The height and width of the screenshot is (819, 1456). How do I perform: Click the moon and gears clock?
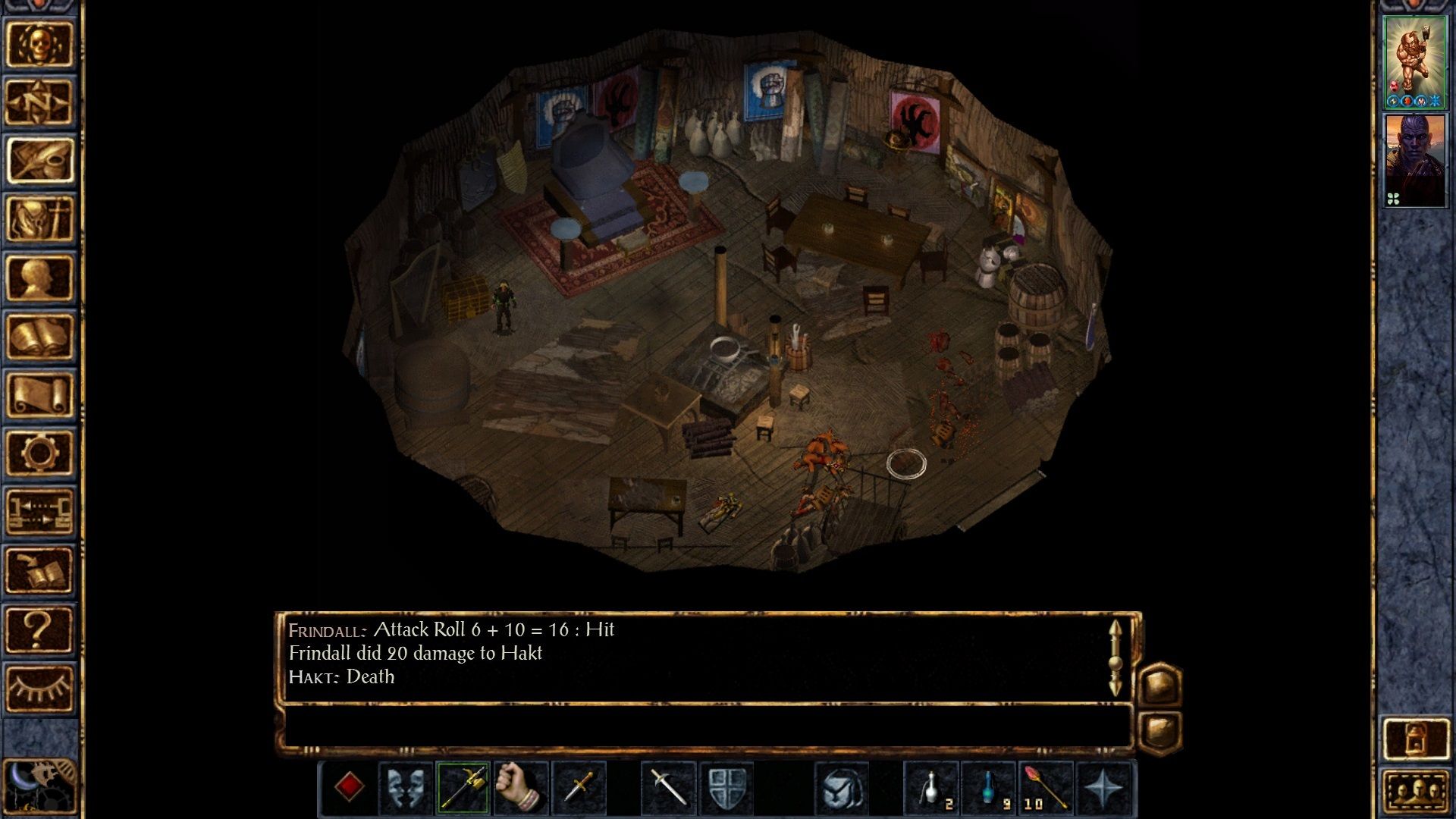[39, 787]
